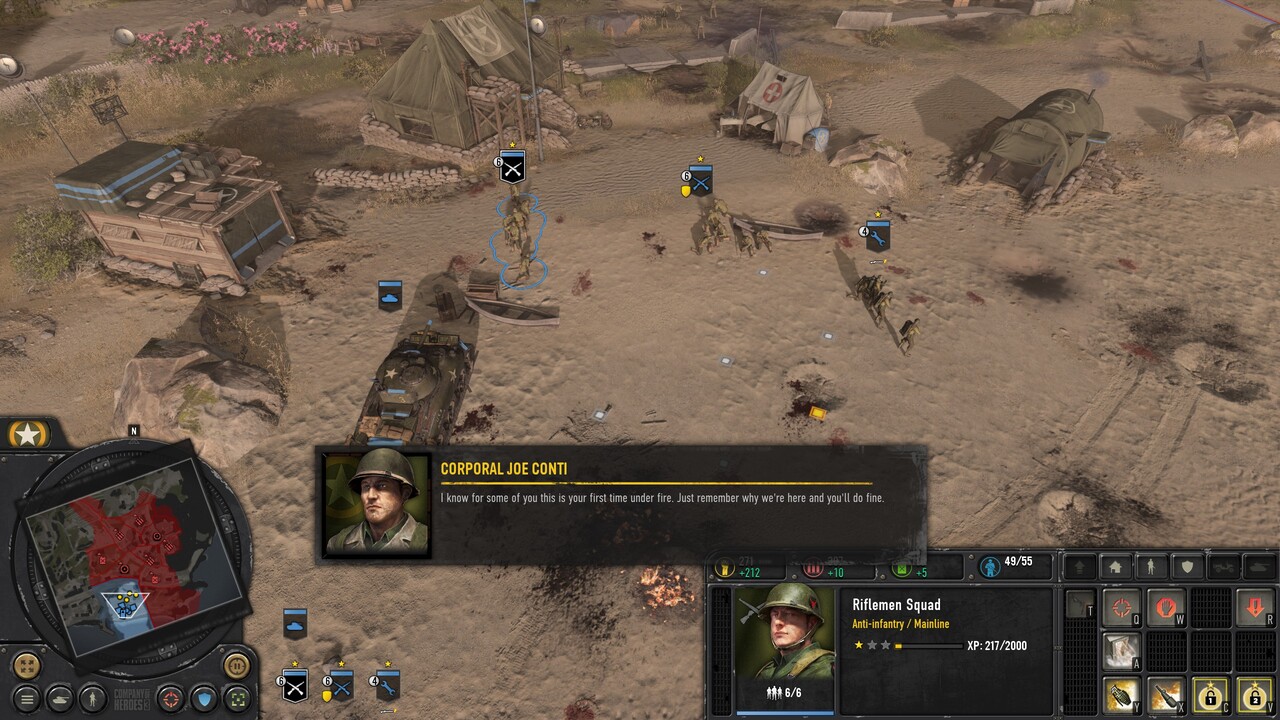Image resolution: width=1280 pixels, height=720 pixels.
Task: Click the round pause button
Action: tap(236, 664)
